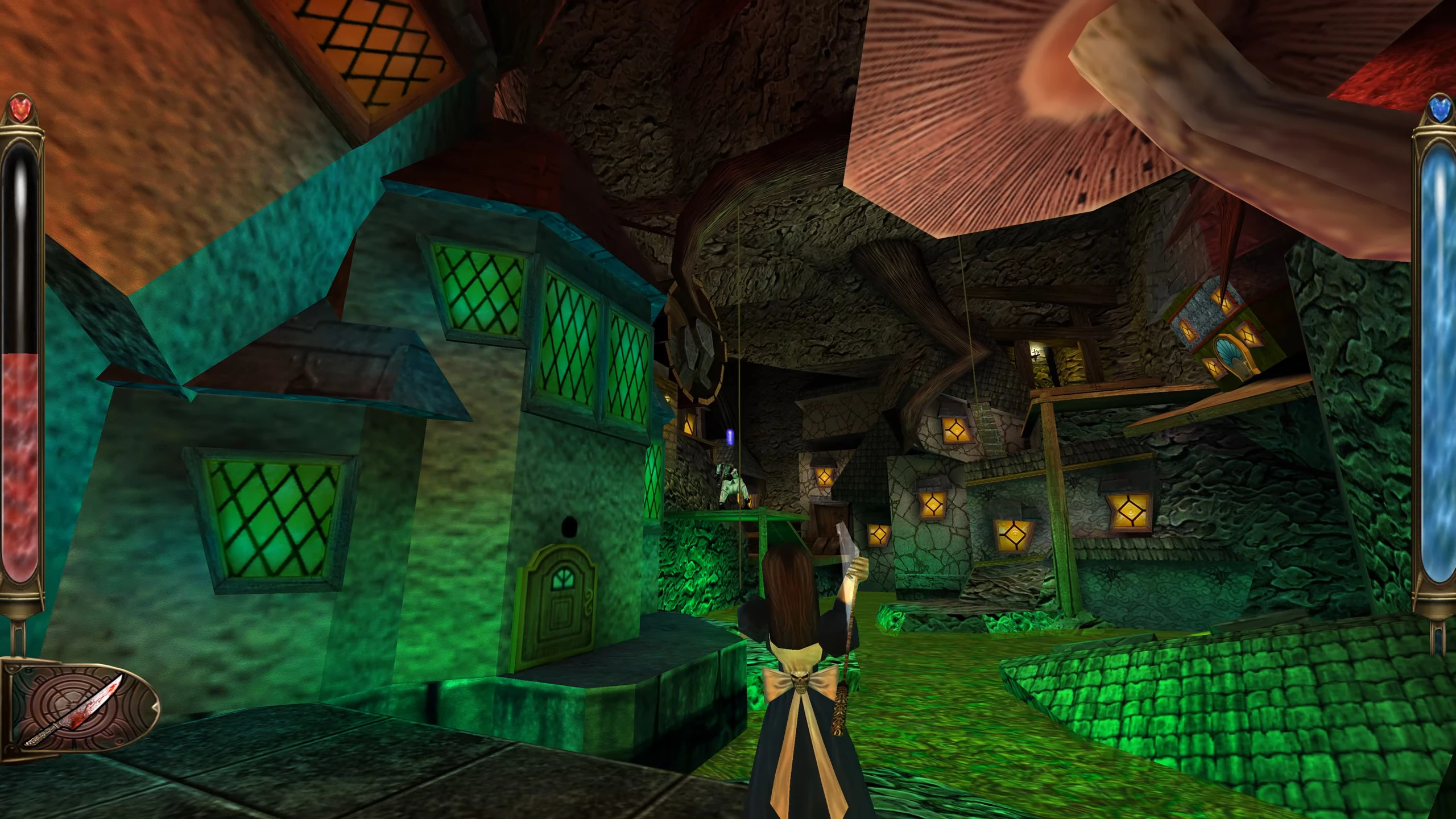Click the glowing blue crystal near the platform
Screen dimensions: 1456x819
coord(729,437)
